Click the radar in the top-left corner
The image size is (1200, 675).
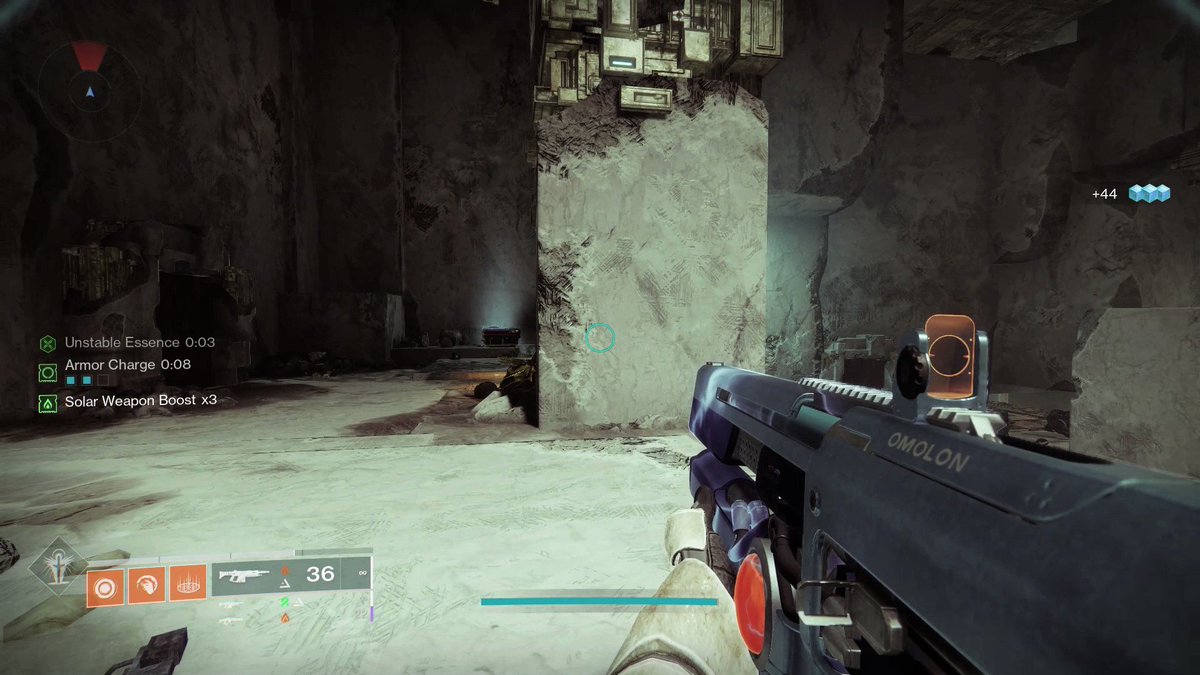click(x=89, y=91)
